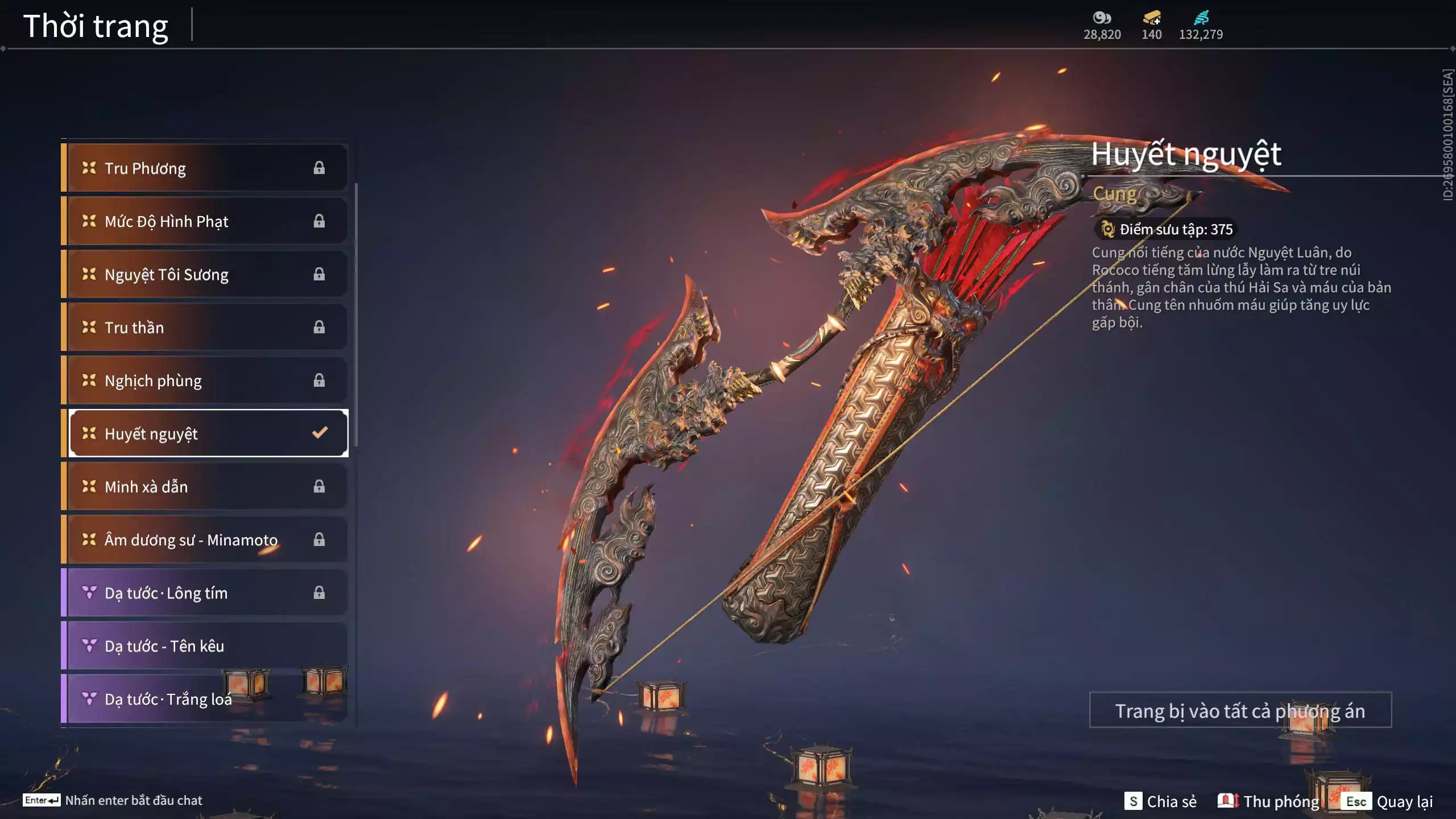Click Trang bị vào tất cả phương án button
The height and width of the screenshot is (819, 1456).
1242,710
